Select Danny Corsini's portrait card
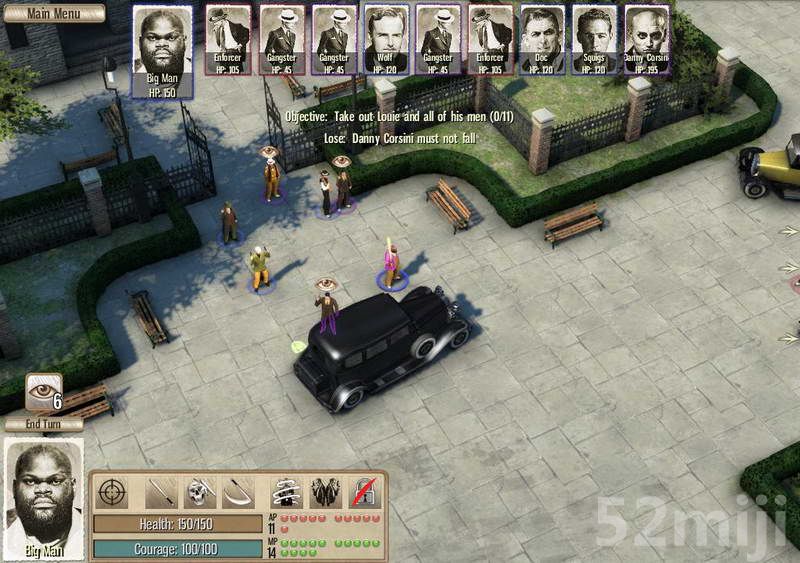 [647, 40]
